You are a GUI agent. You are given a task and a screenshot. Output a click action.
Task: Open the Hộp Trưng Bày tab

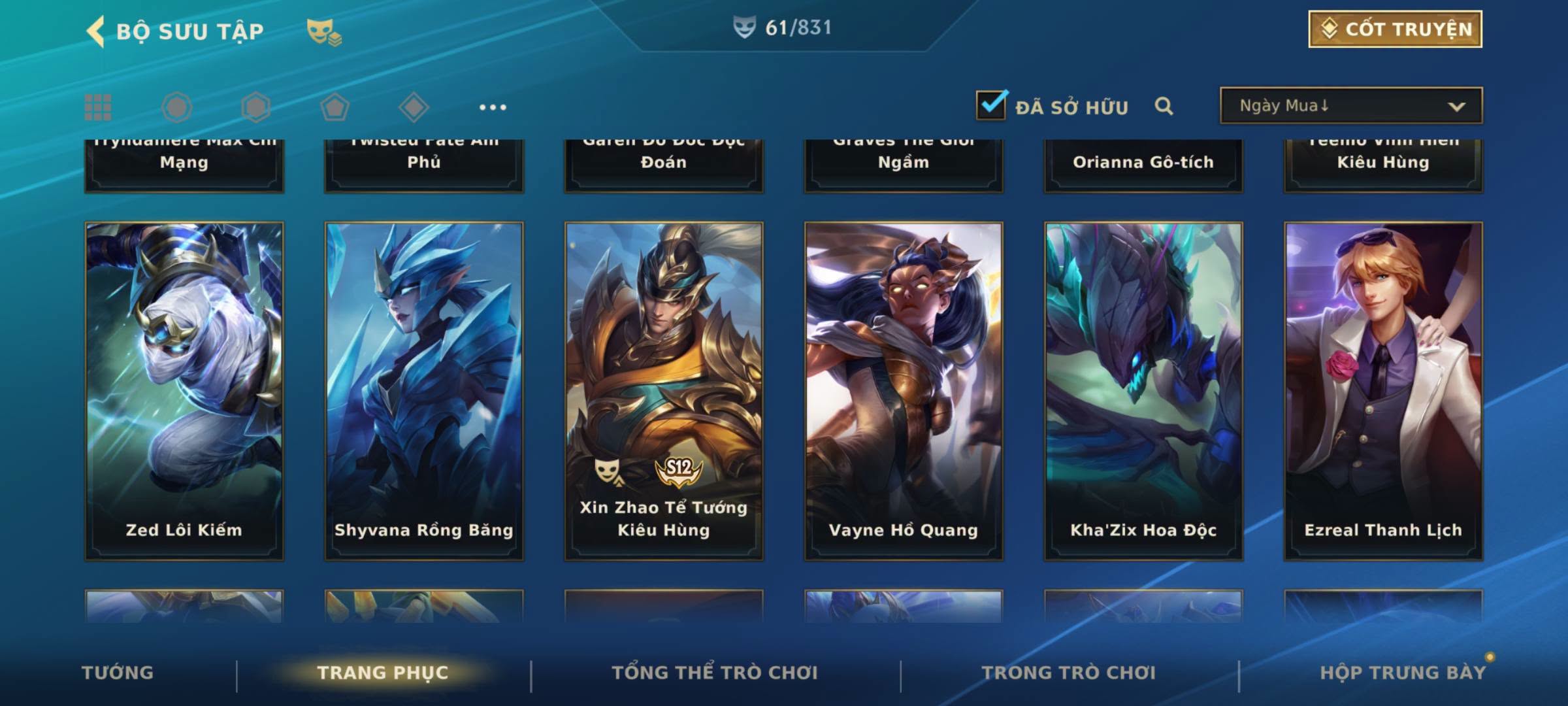1403,673
